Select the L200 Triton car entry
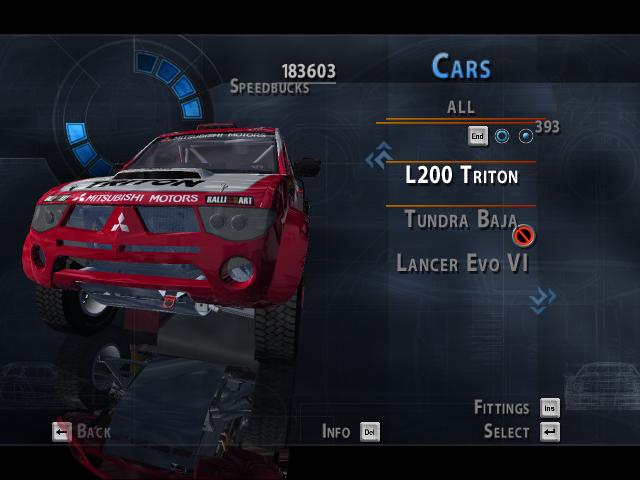This screenshot has height=480, width=640. pos(461,176)
